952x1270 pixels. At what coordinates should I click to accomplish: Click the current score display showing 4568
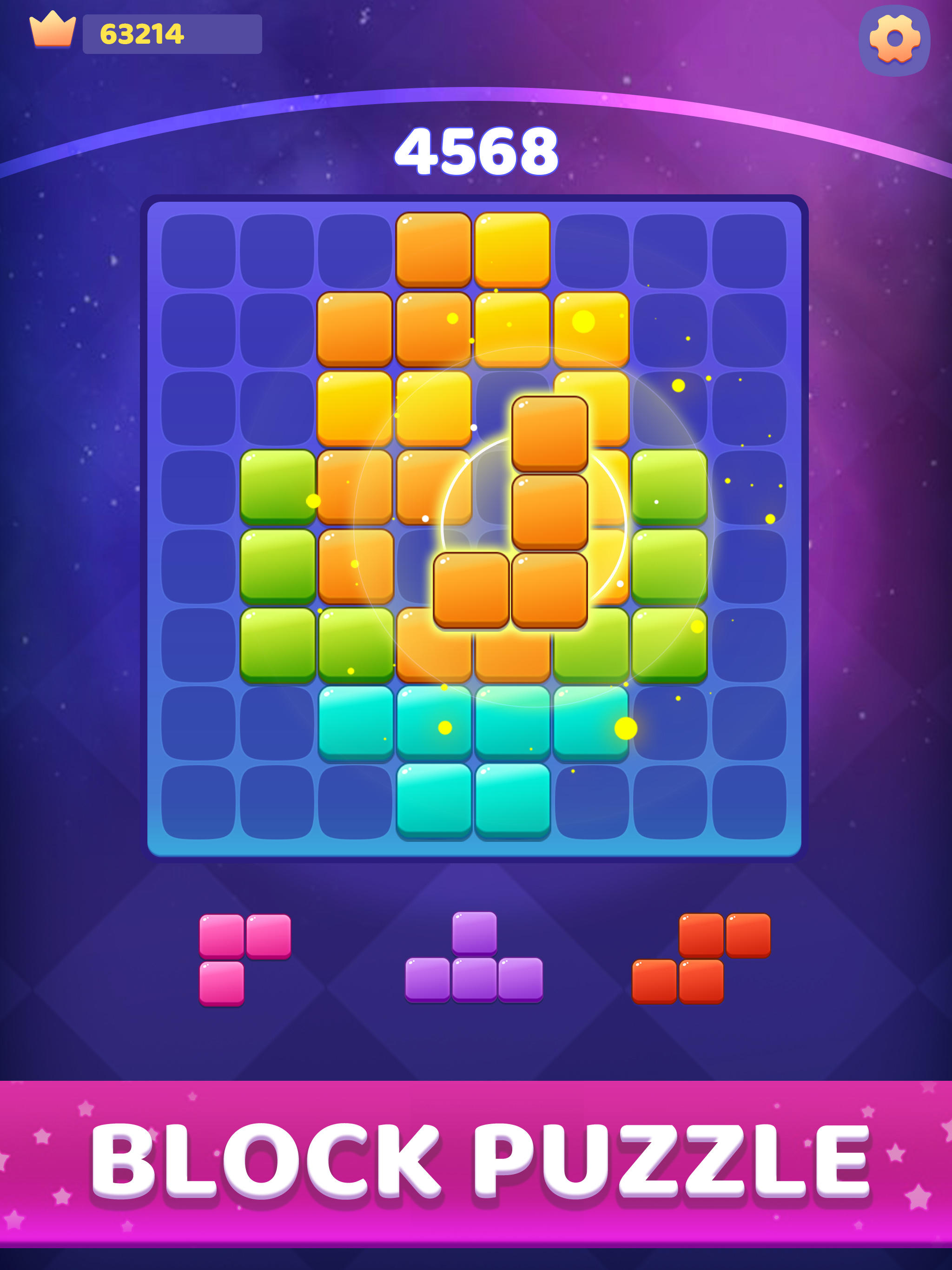476,152
